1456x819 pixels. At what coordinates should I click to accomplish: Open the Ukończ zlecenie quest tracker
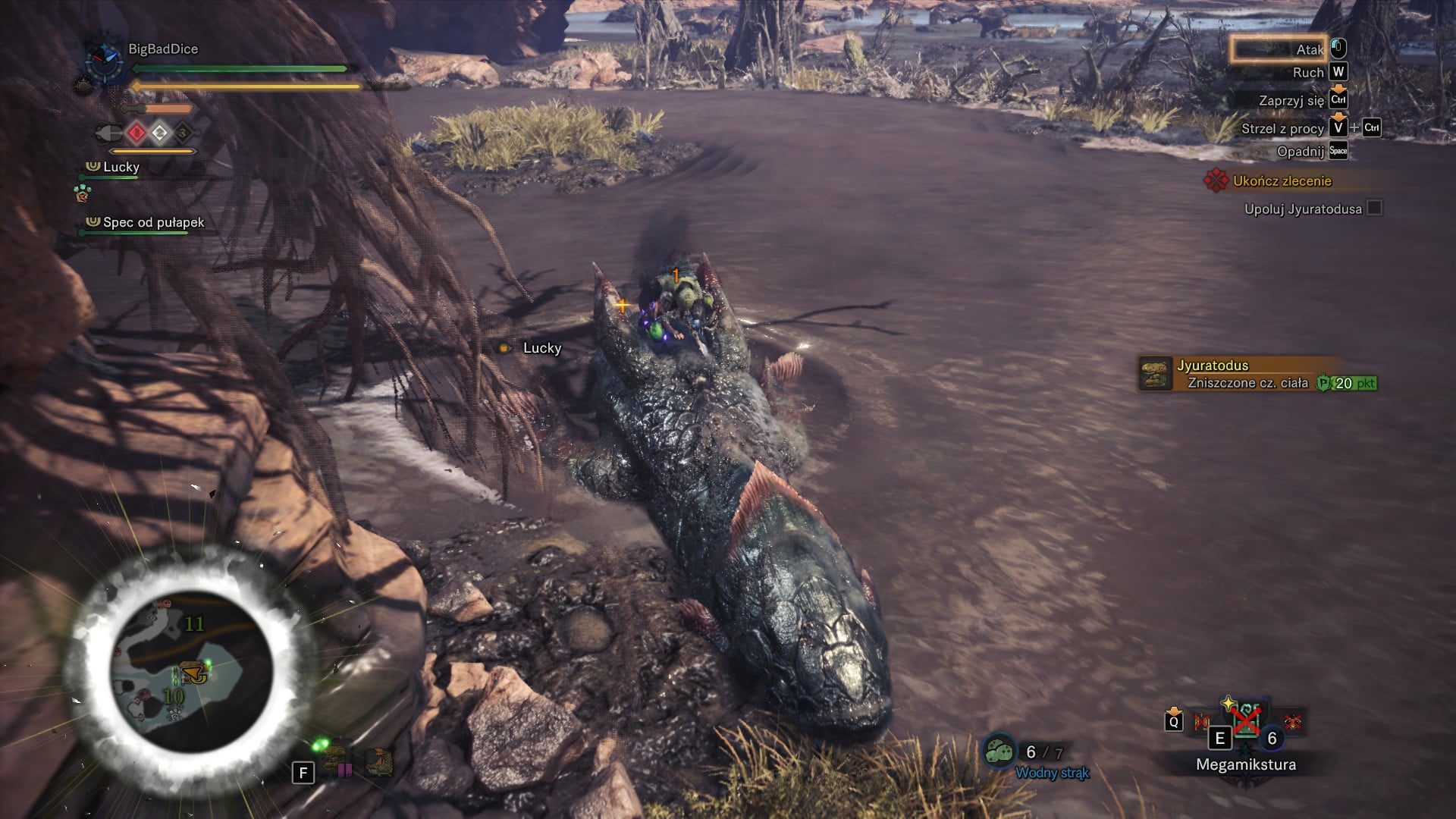pos(1282,180)
